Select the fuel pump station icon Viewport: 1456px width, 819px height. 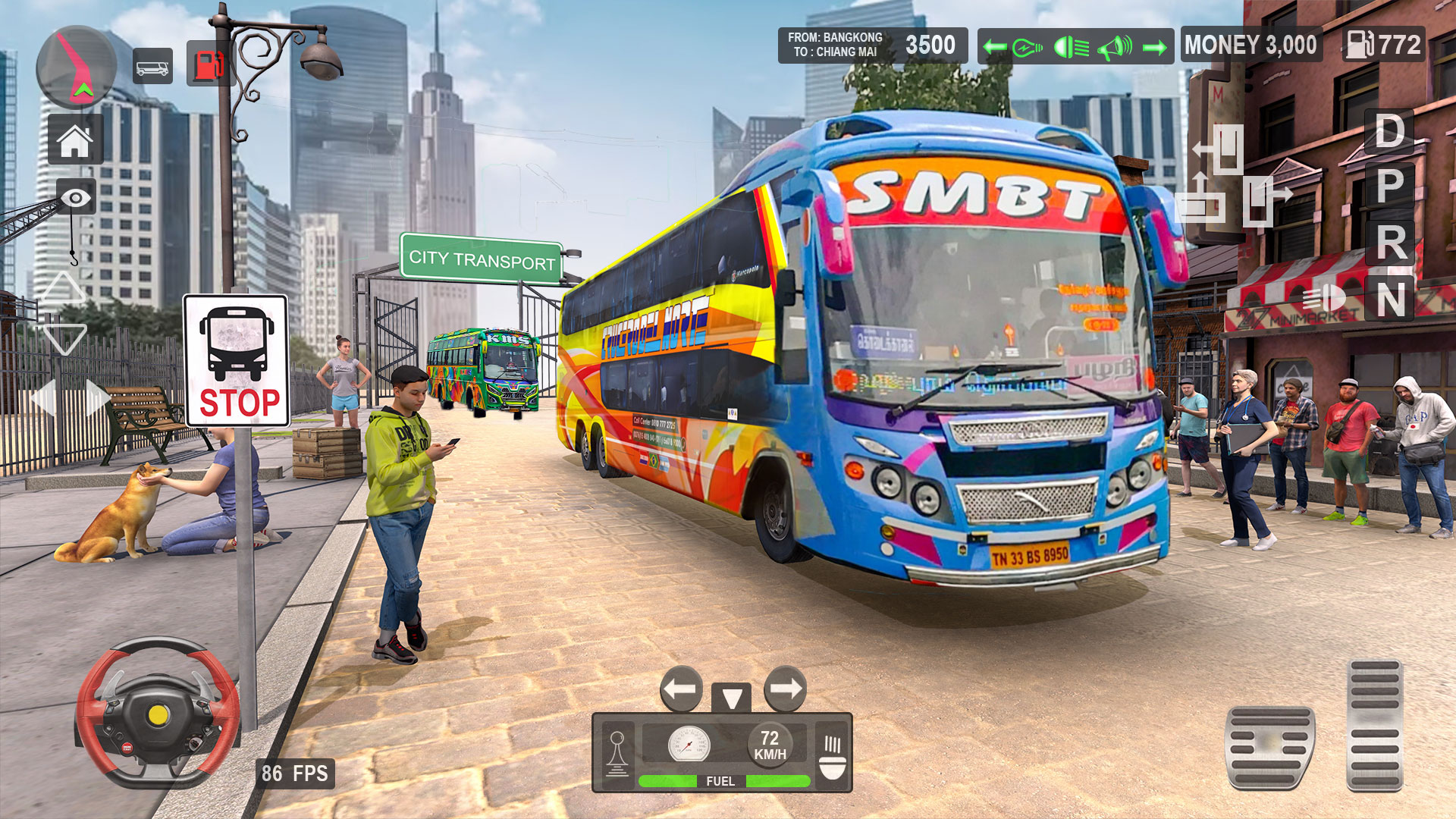210,62
